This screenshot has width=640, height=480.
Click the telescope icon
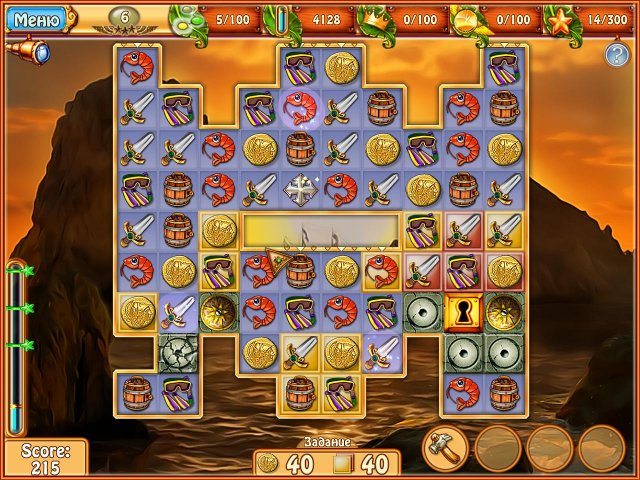pyautogui.click(x=30, y=52)
